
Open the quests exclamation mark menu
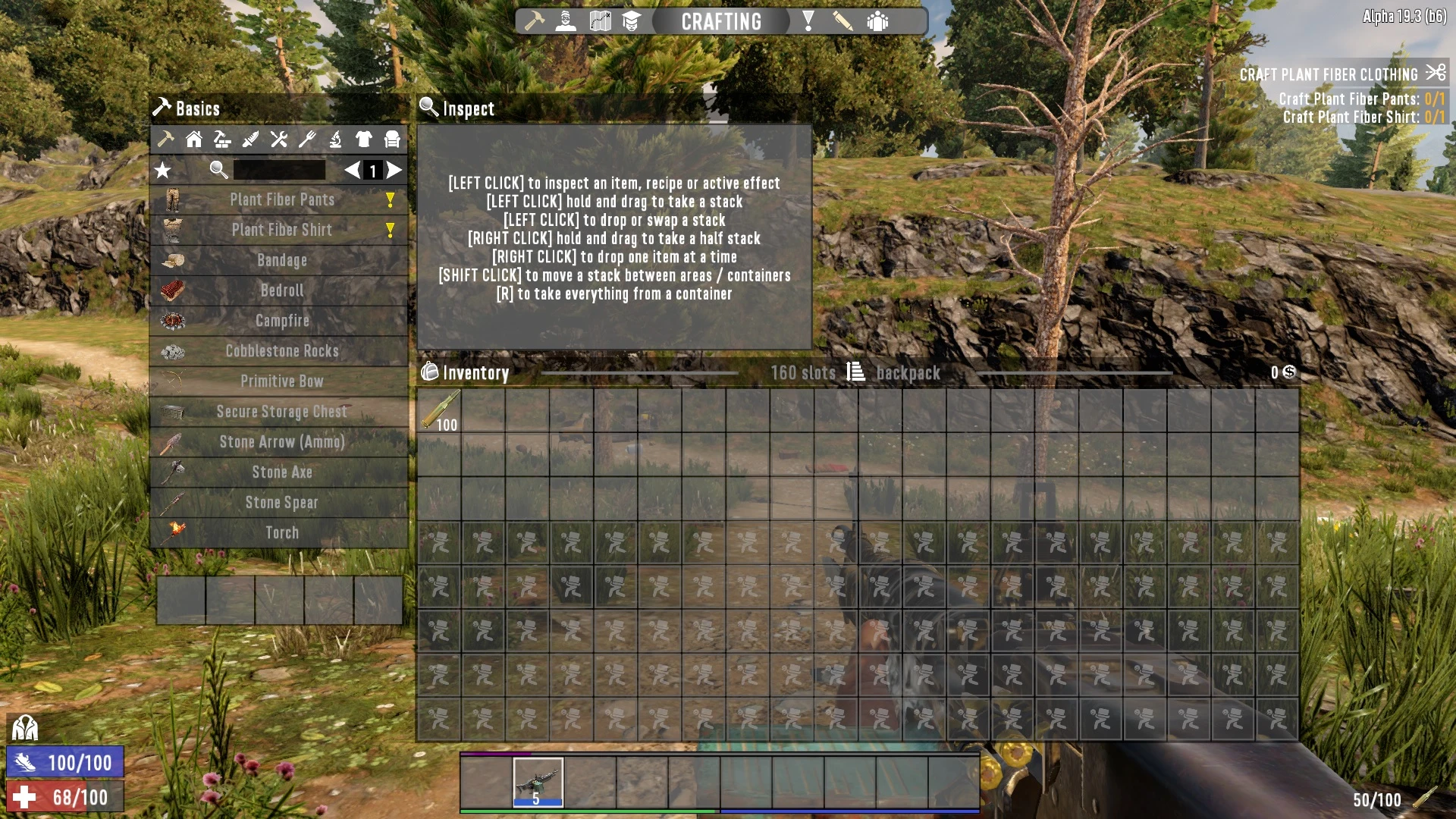(x=808, y=21)
